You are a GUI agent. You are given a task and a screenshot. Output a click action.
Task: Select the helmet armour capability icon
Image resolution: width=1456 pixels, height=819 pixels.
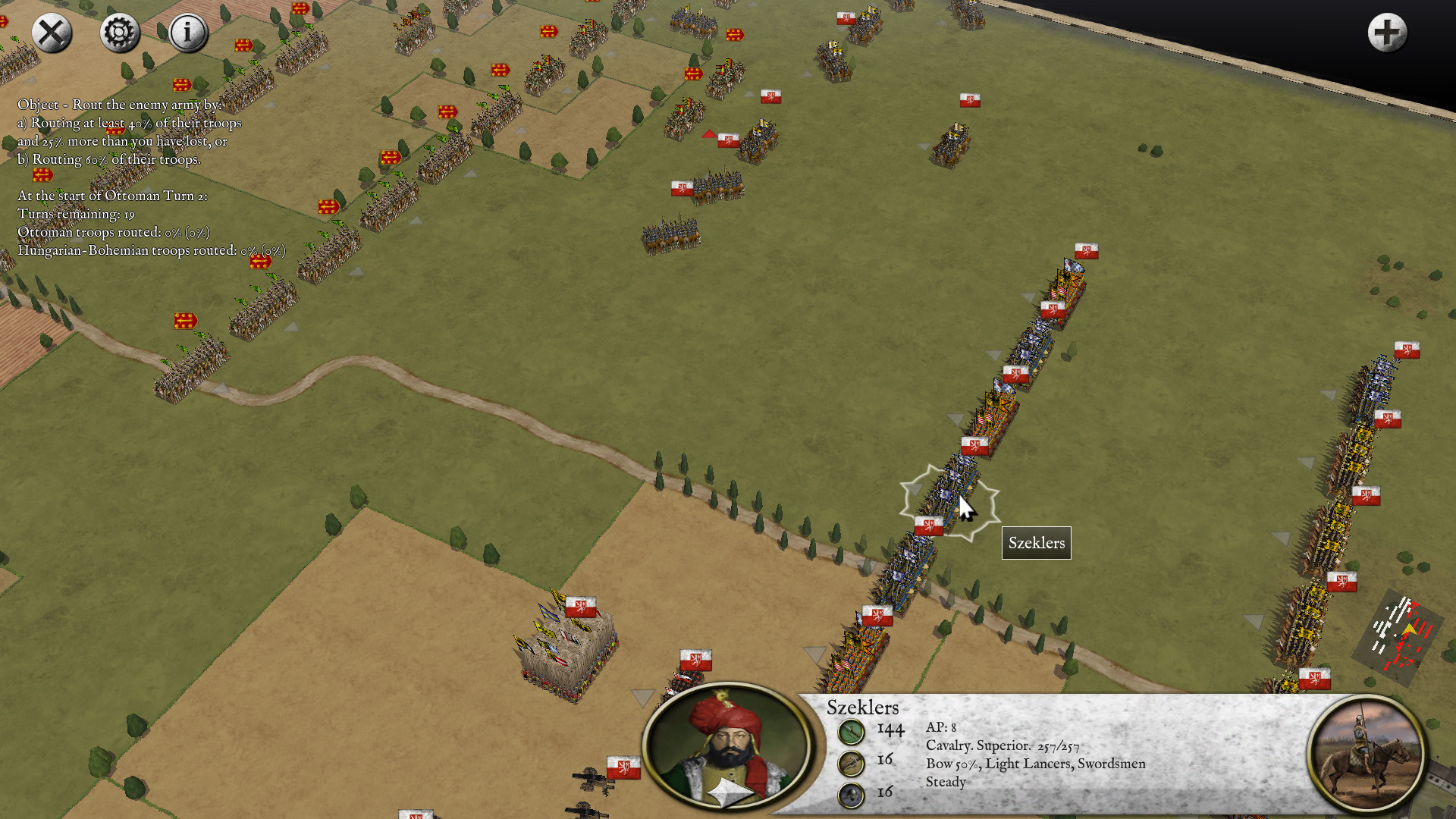point(851,796)
